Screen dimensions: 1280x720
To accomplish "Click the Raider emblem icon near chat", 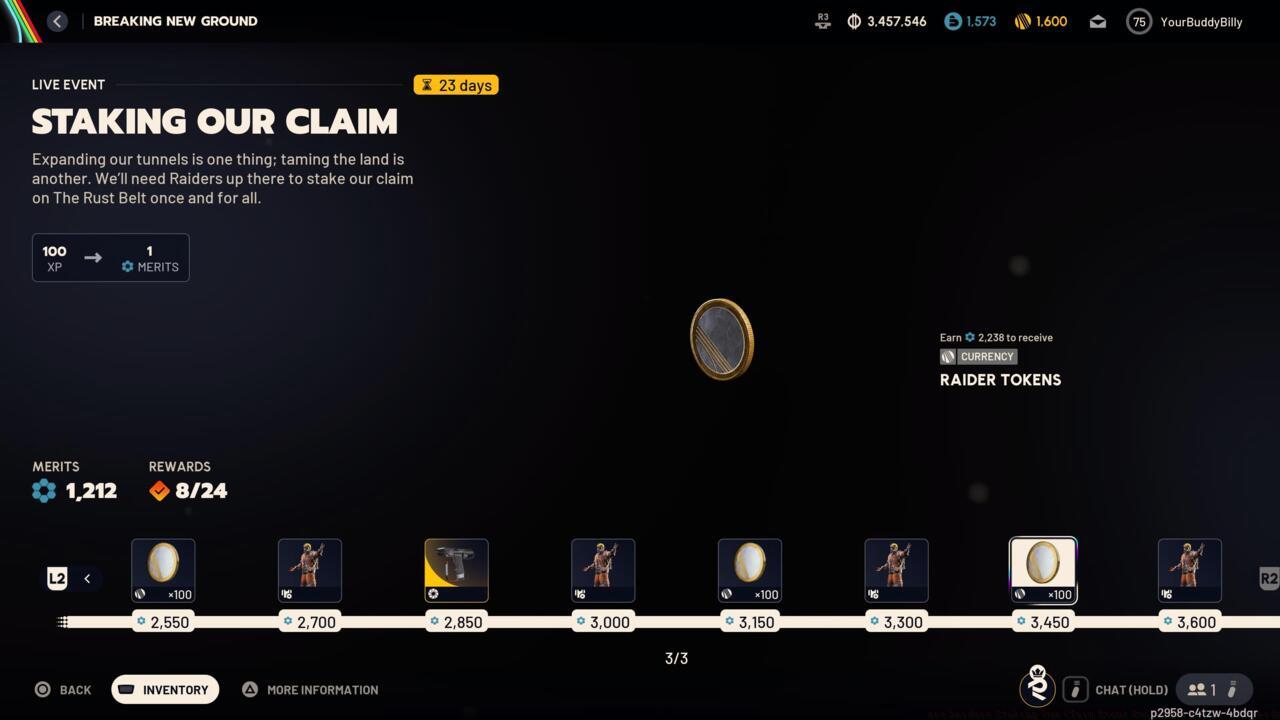I will tap(1037, 687).
